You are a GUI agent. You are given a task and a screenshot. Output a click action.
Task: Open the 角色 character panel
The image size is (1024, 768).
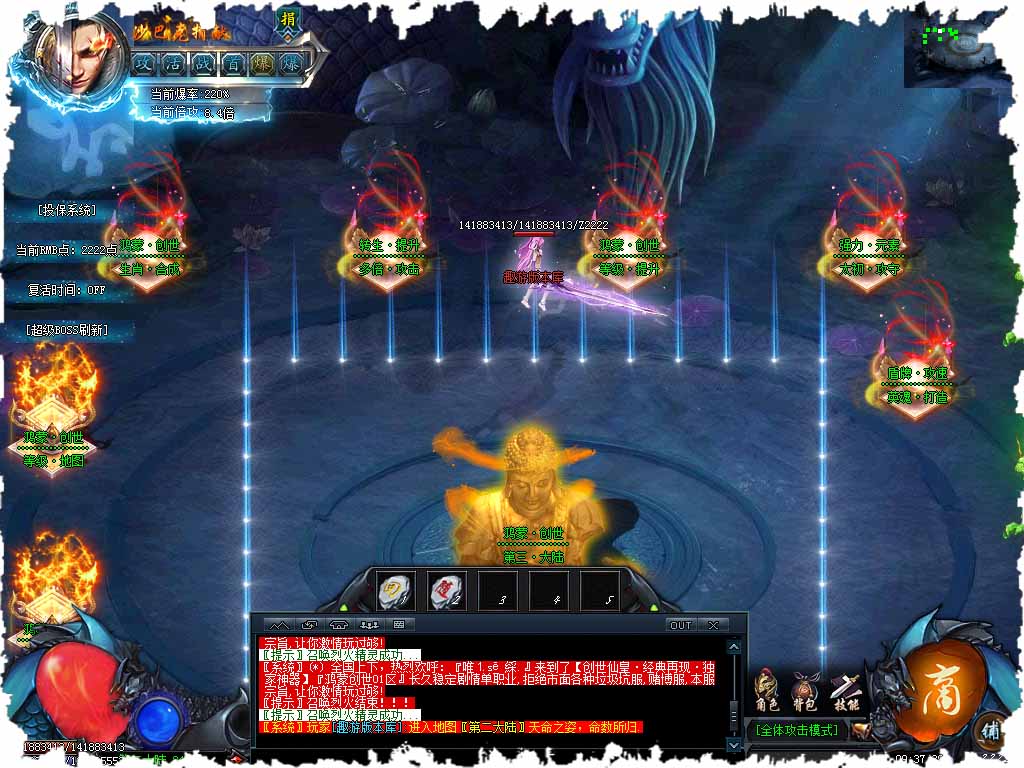[768, 690]
